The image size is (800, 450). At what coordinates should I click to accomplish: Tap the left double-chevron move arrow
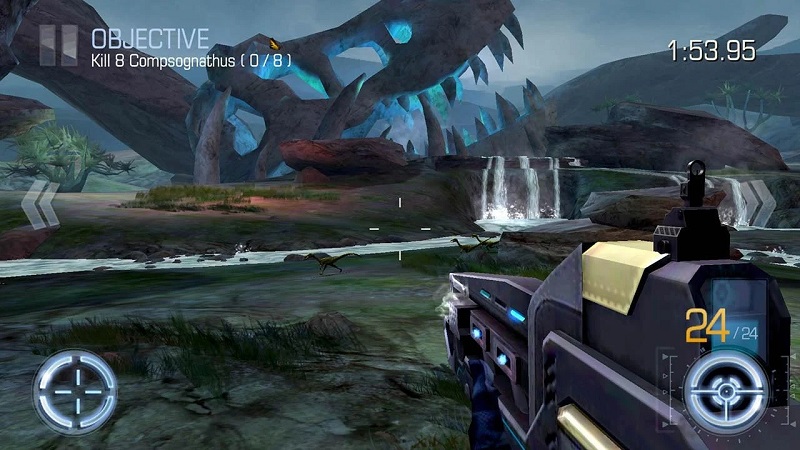39,204
